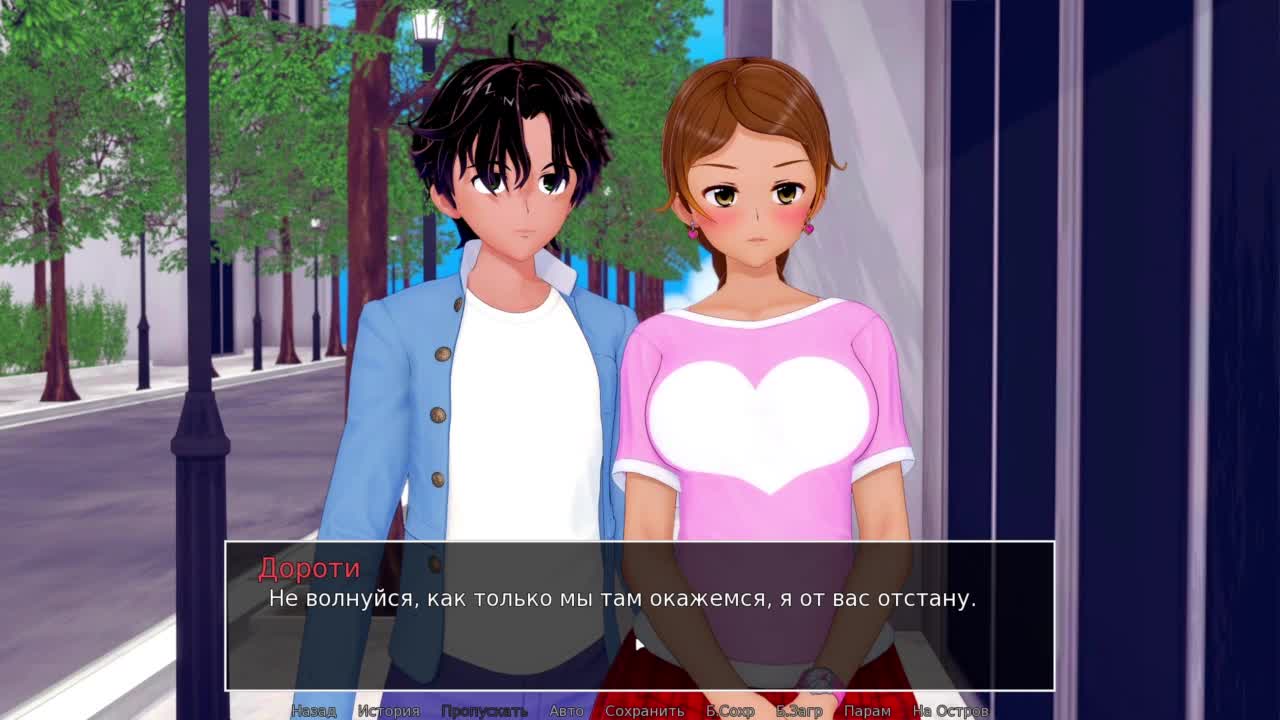Quick save with the Б.Сохр button
Screen dimensions: 1280x720
[730, 711]
